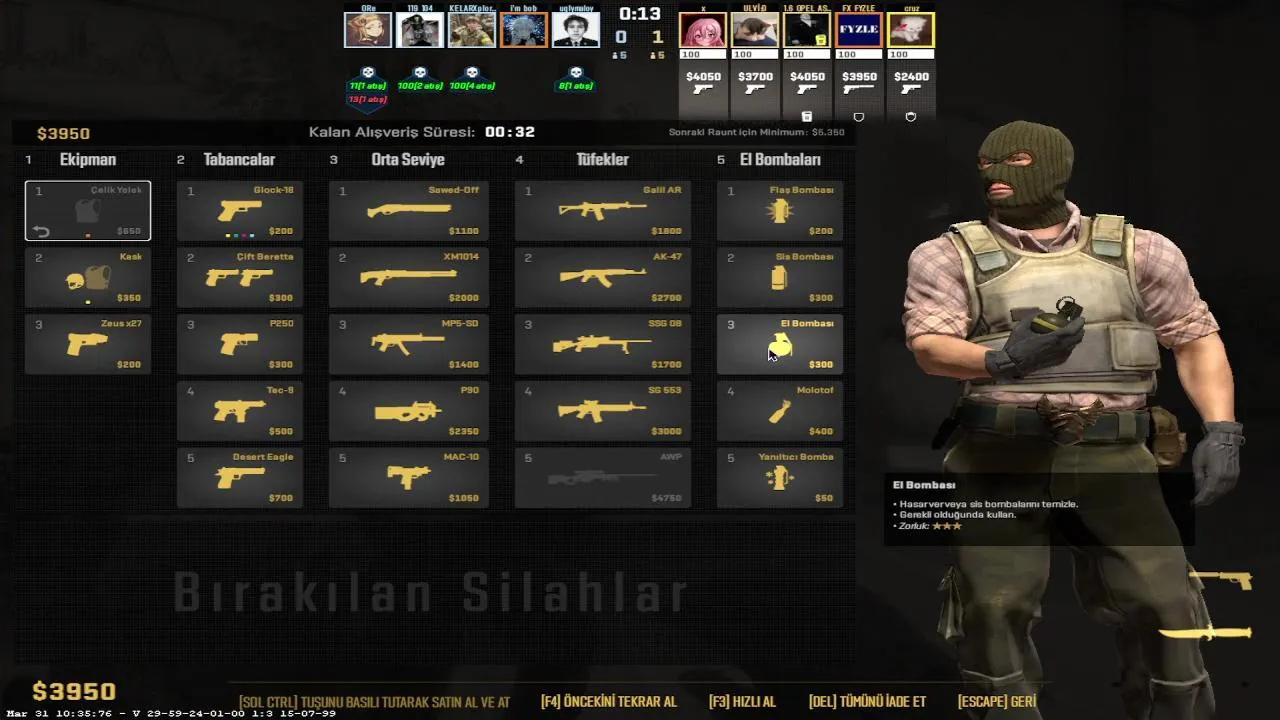Buy the Glock-18 pistol
The width and height of the screenshot is (1280, 720).
(240, 210)
